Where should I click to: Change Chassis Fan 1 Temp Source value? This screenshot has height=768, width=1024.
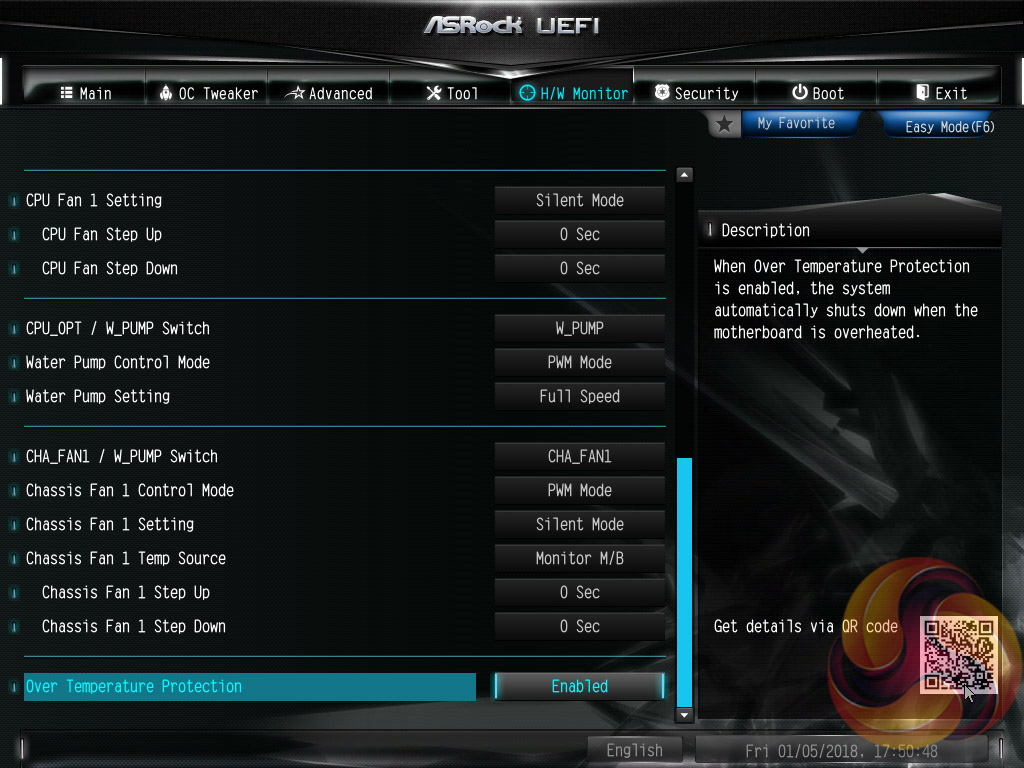pos(580,558)
